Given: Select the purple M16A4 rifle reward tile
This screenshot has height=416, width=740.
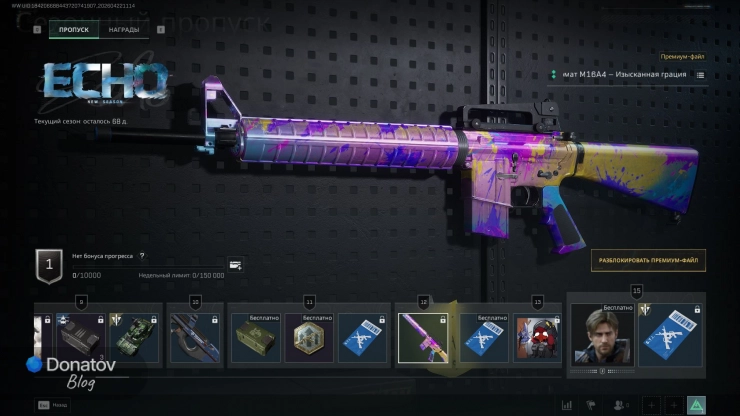Looking at the screenshot, I should point(422,337).
